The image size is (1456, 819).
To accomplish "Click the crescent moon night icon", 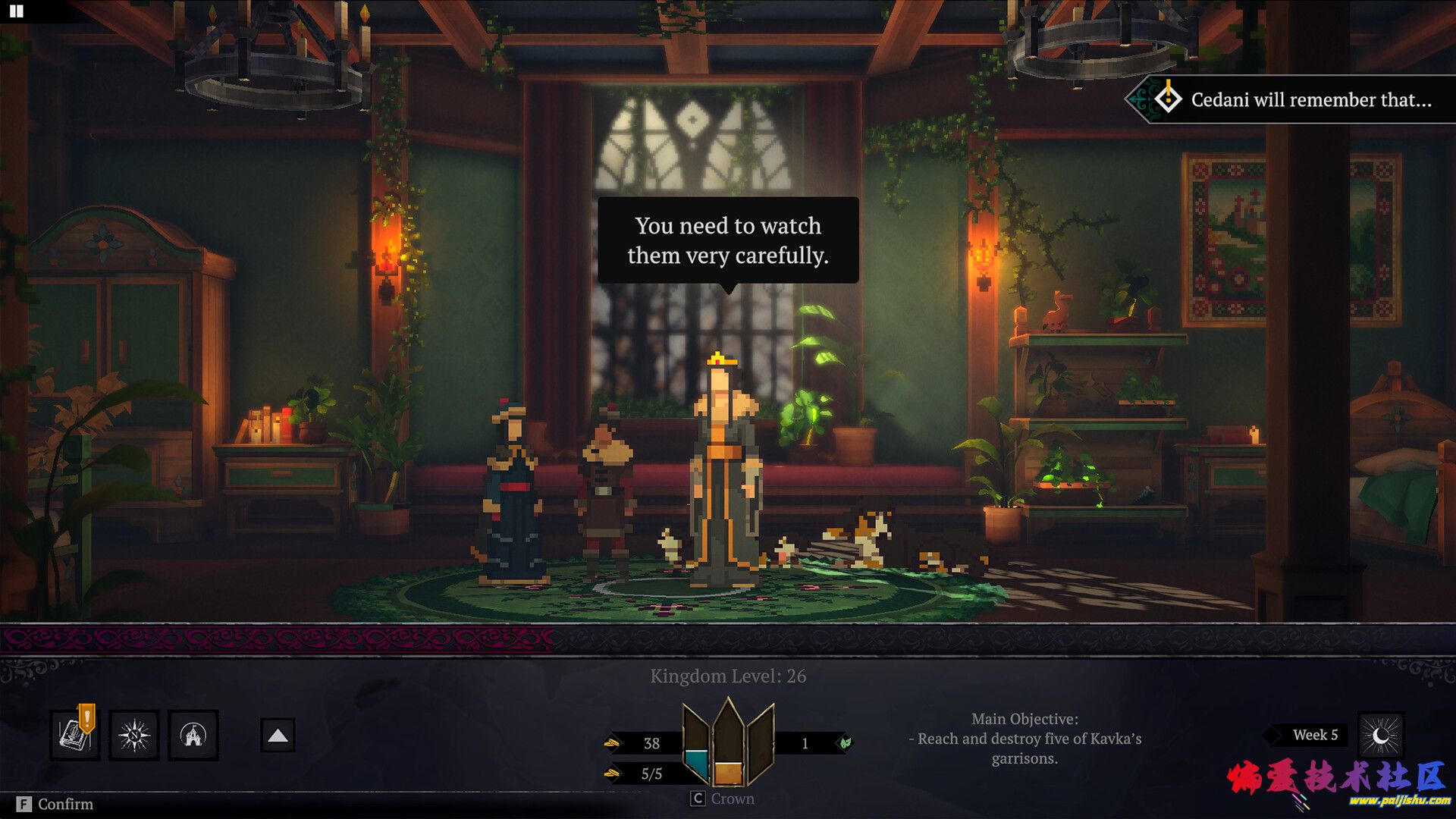I will coord(1380,735).
